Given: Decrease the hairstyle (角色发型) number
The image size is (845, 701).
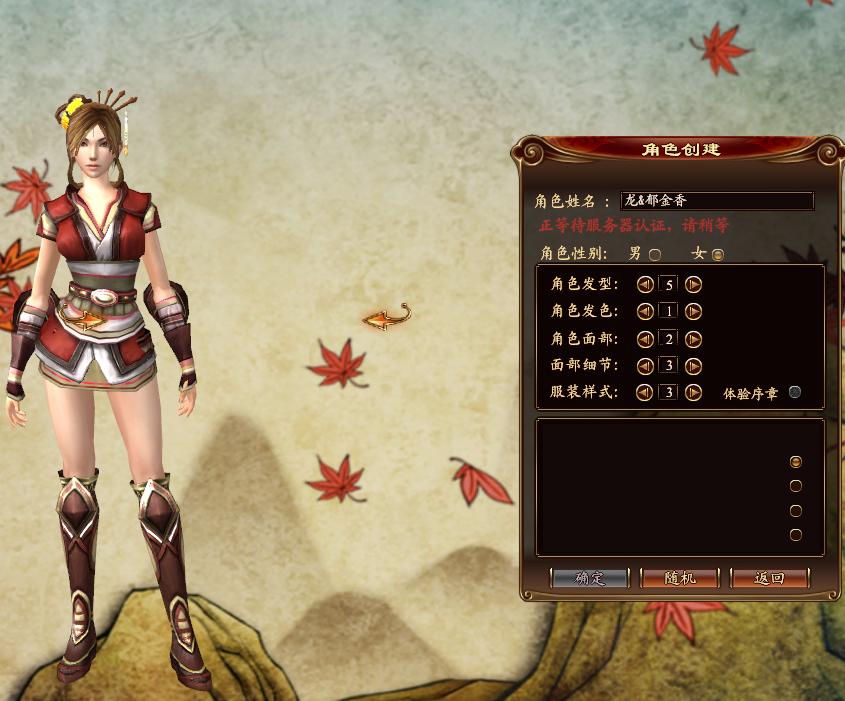Looking at the screenshot, I should pos(645,284).
